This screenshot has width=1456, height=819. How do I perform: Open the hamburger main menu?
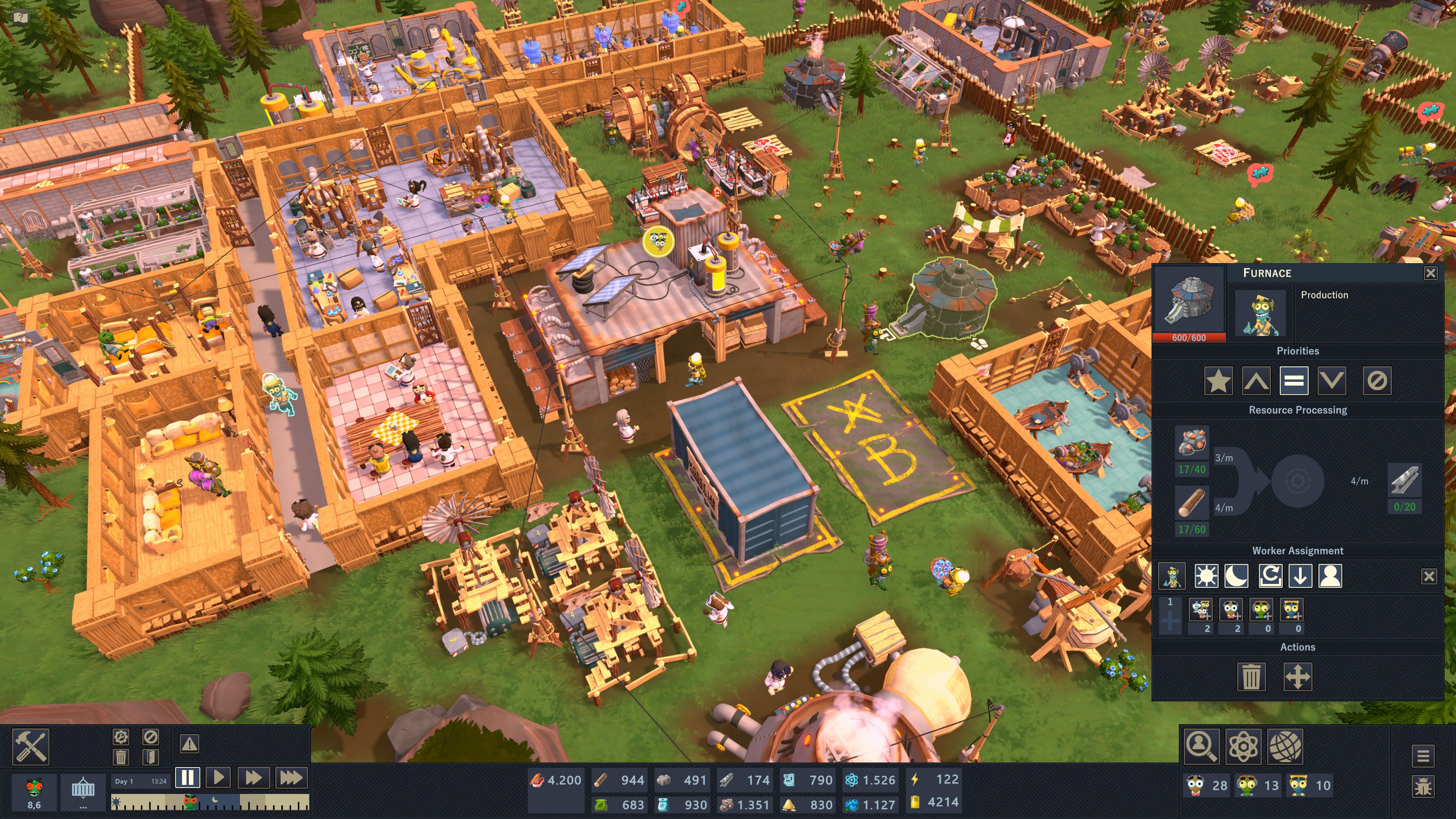[1423, 755]
